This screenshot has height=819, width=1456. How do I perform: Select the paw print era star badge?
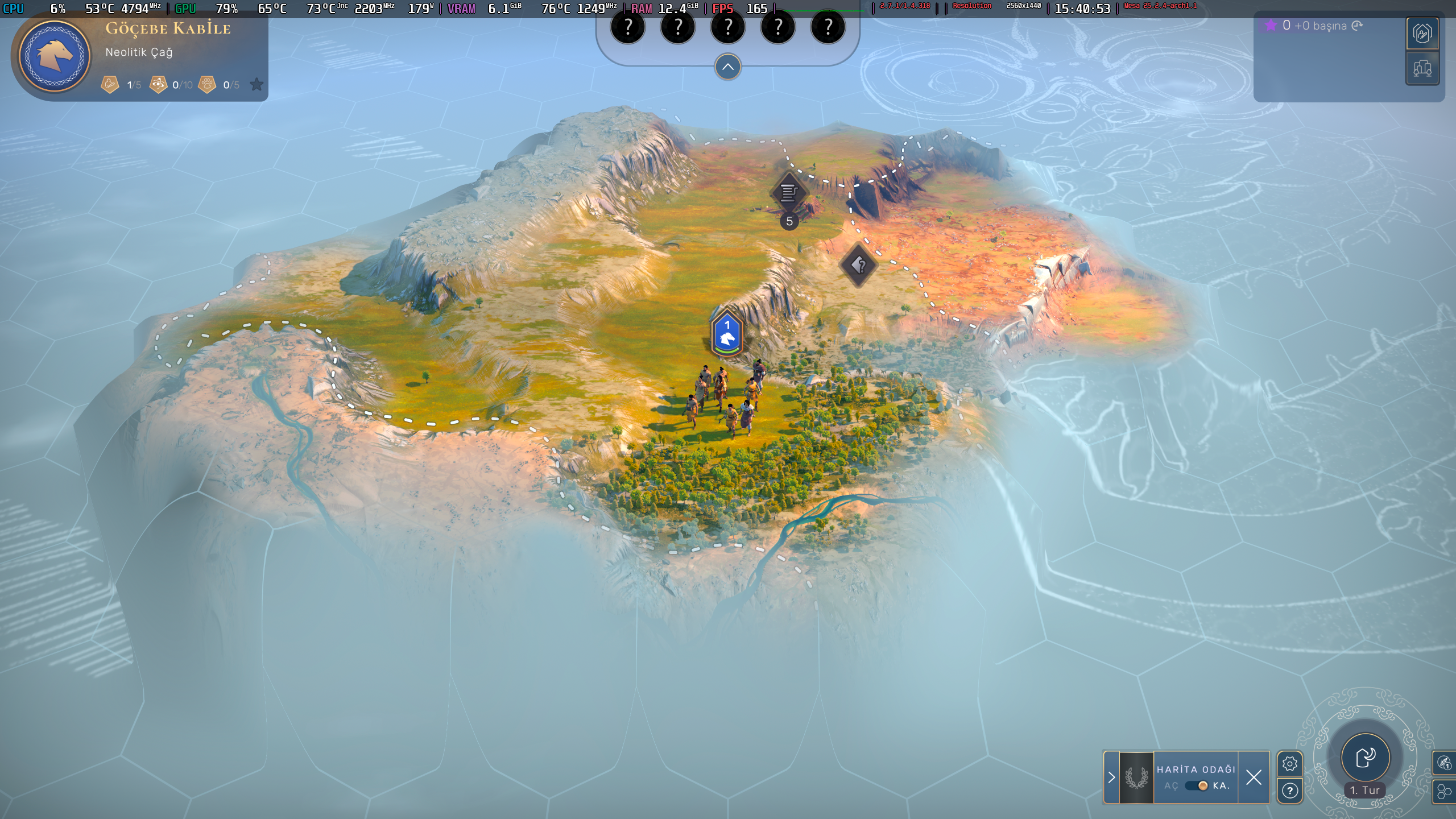coord(208,85)
